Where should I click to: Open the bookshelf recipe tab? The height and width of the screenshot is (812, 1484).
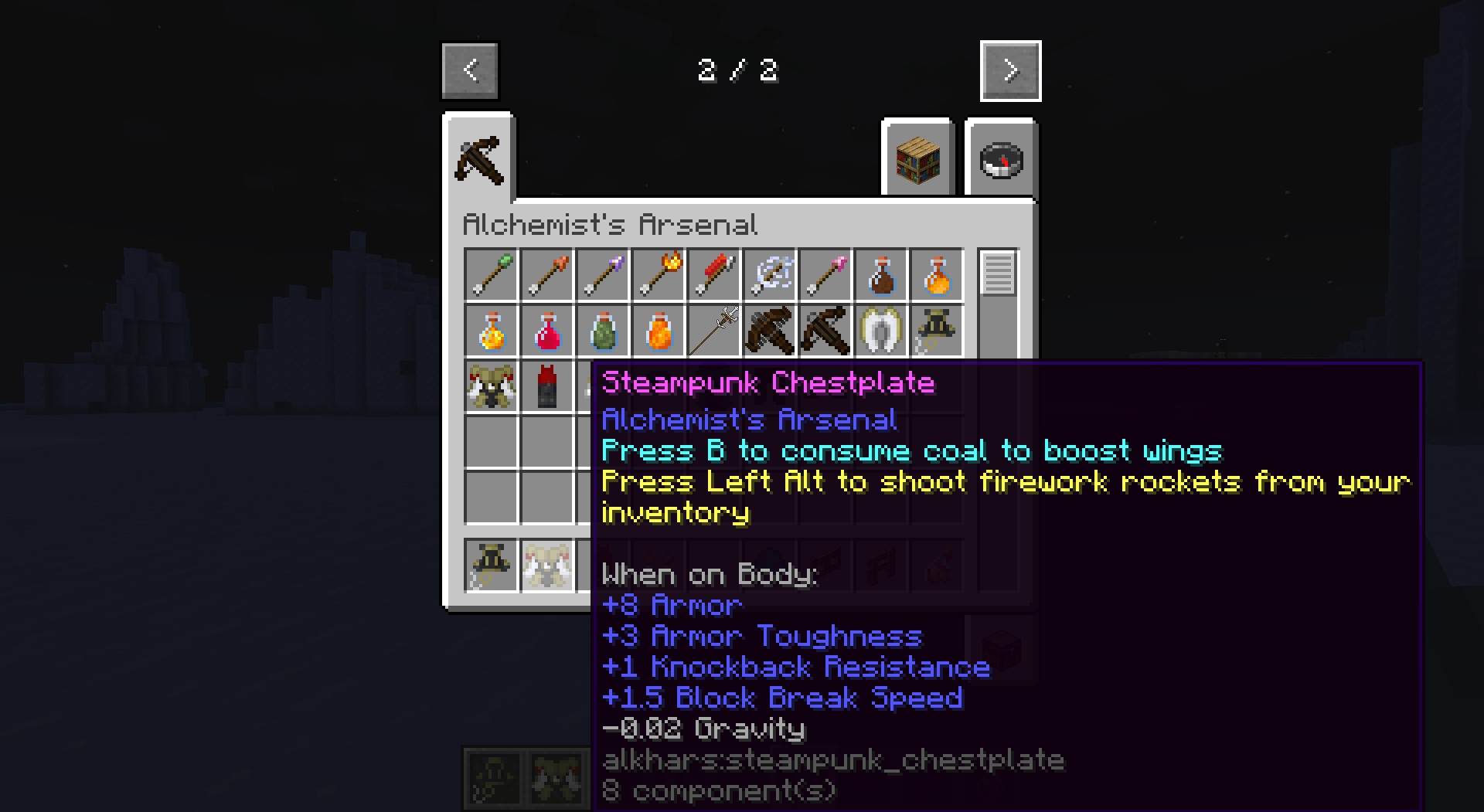click(917, 160)
